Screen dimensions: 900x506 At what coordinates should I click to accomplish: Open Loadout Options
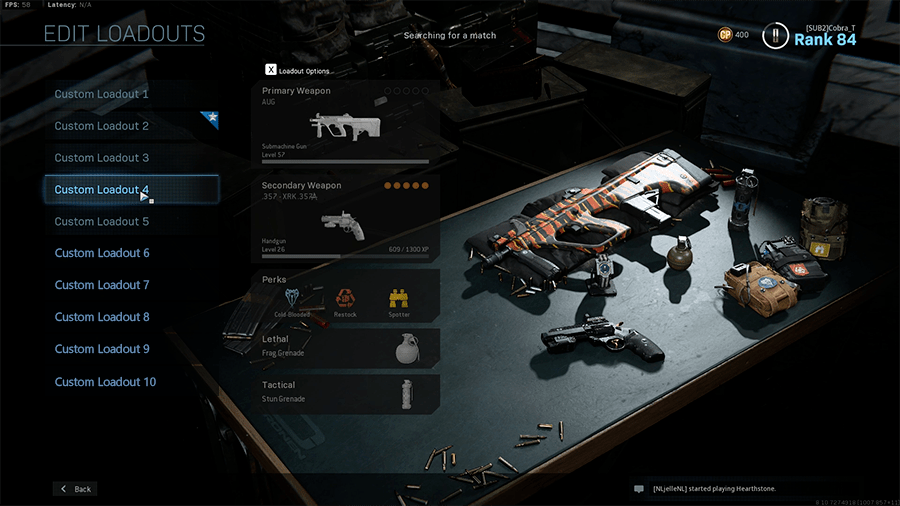(x=298, y=71)
